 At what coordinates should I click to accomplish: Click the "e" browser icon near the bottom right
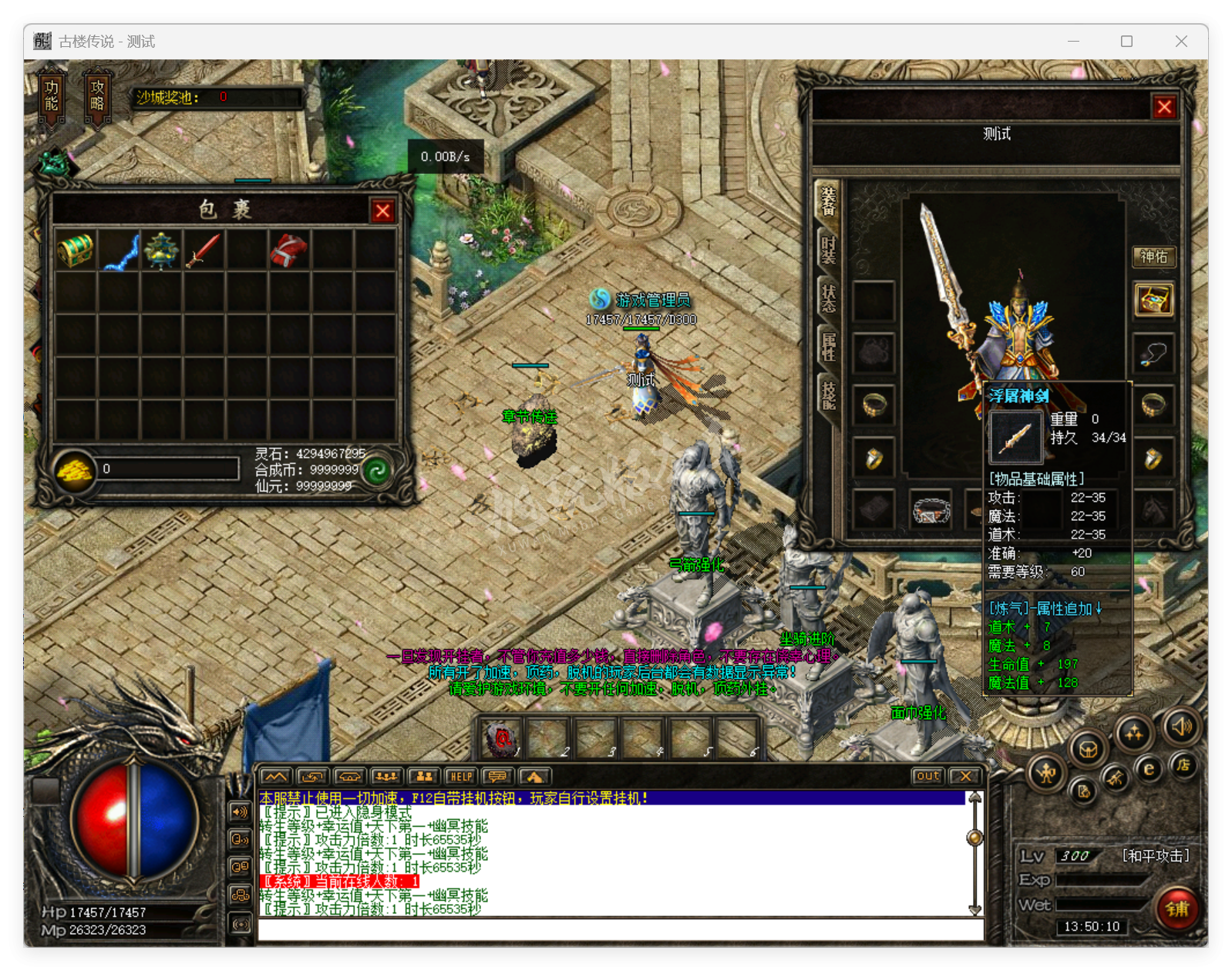[1149, 770]
